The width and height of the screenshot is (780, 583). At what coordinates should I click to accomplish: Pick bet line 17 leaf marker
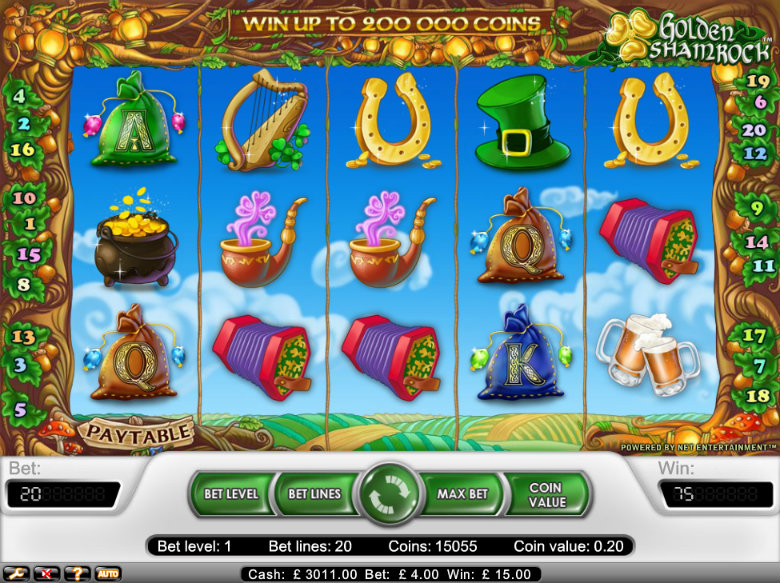pyautogui.click(x=757, y=335)
